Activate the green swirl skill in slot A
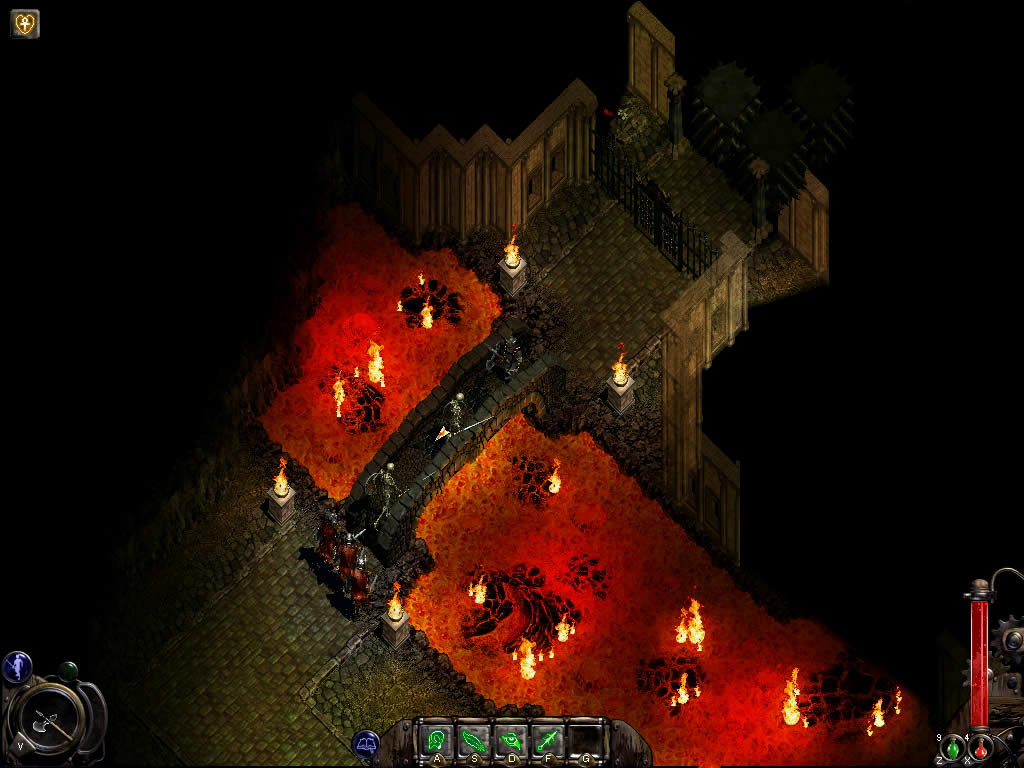This screenshot has height=768, width=1024. 436,741
